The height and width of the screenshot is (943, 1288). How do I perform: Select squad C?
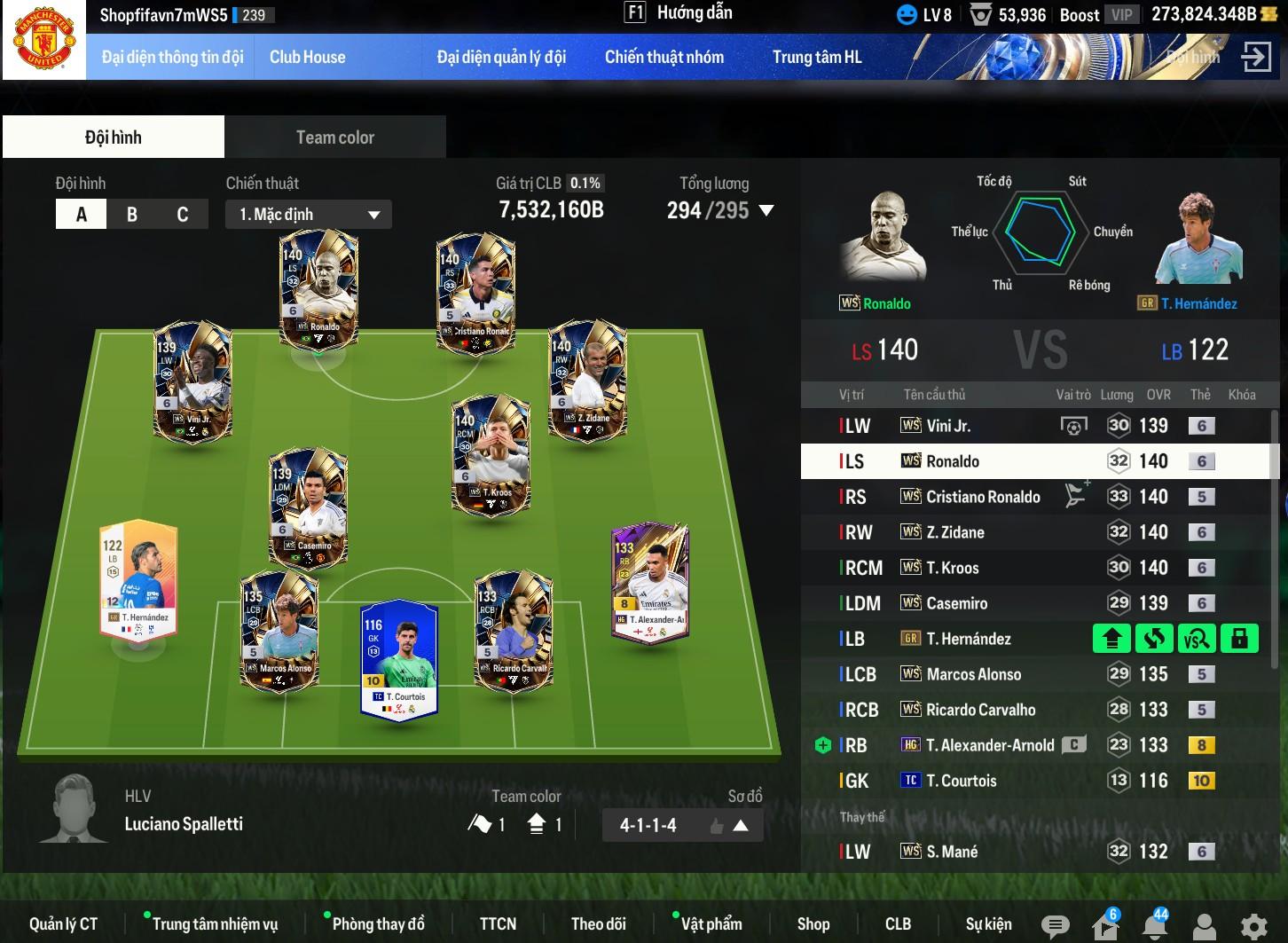[x=183, y=214]
